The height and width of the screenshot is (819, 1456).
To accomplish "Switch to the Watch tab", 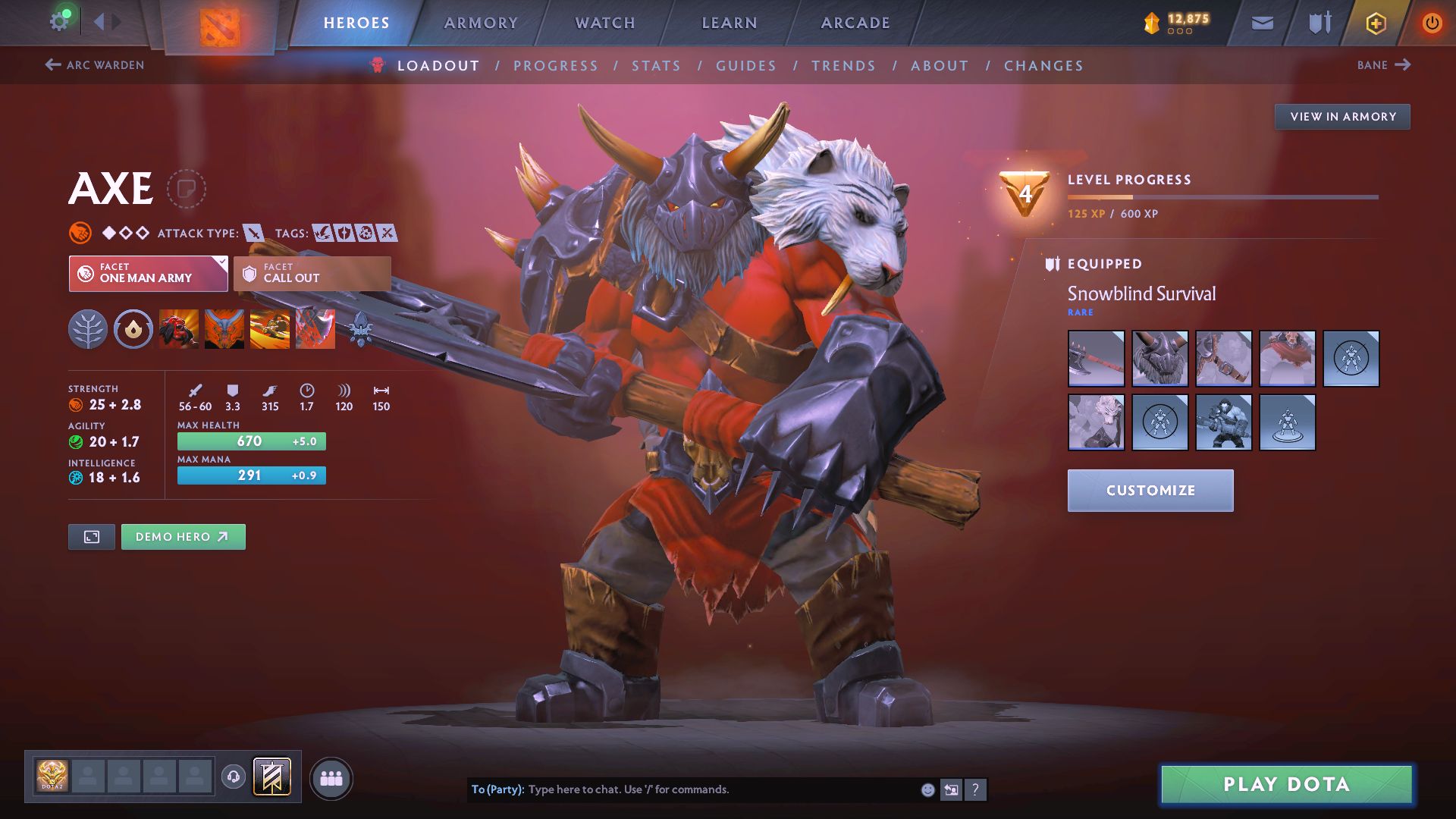I will click(x=605, y=23).
